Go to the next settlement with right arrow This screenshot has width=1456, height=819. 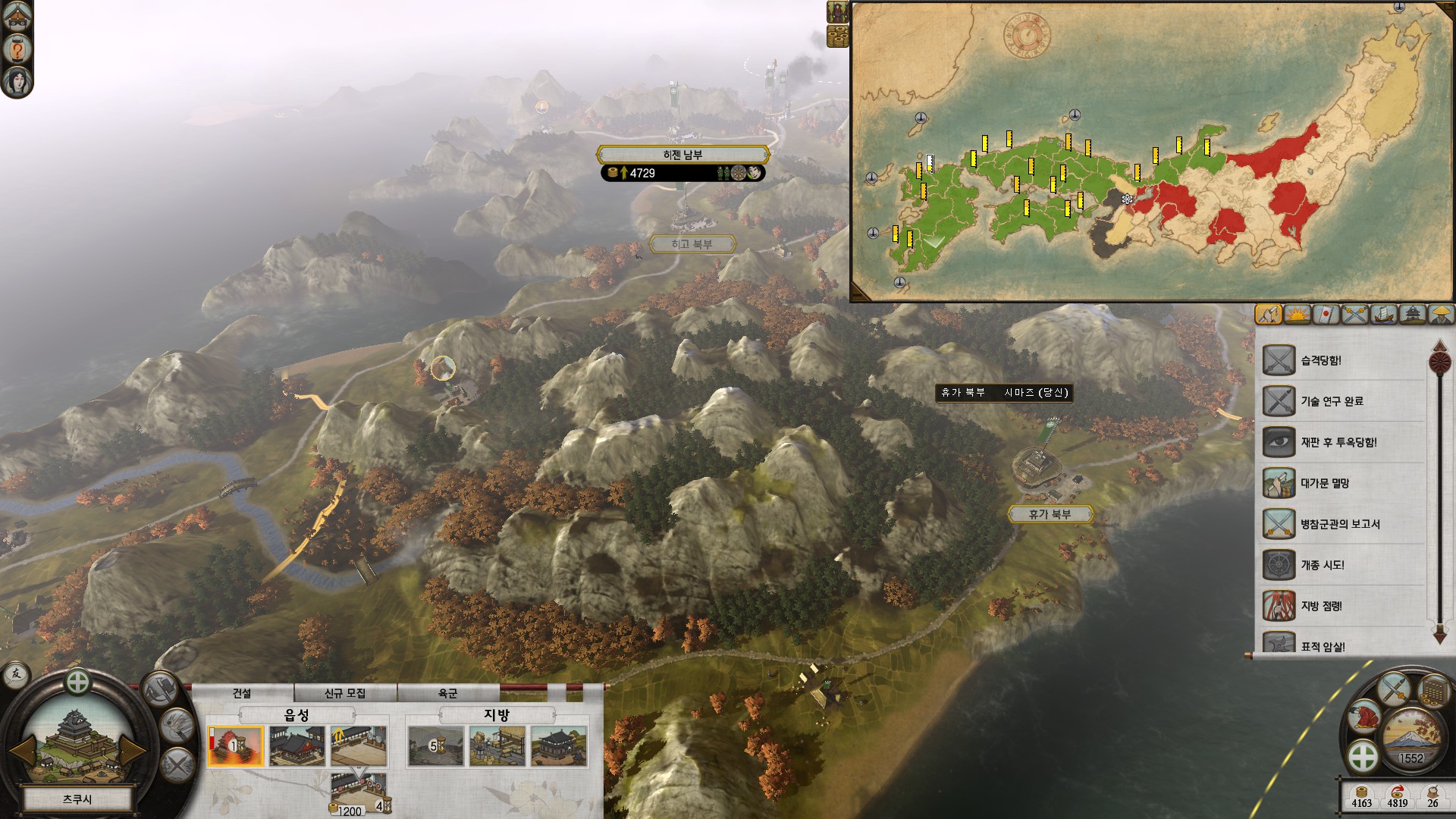point(131,750)
